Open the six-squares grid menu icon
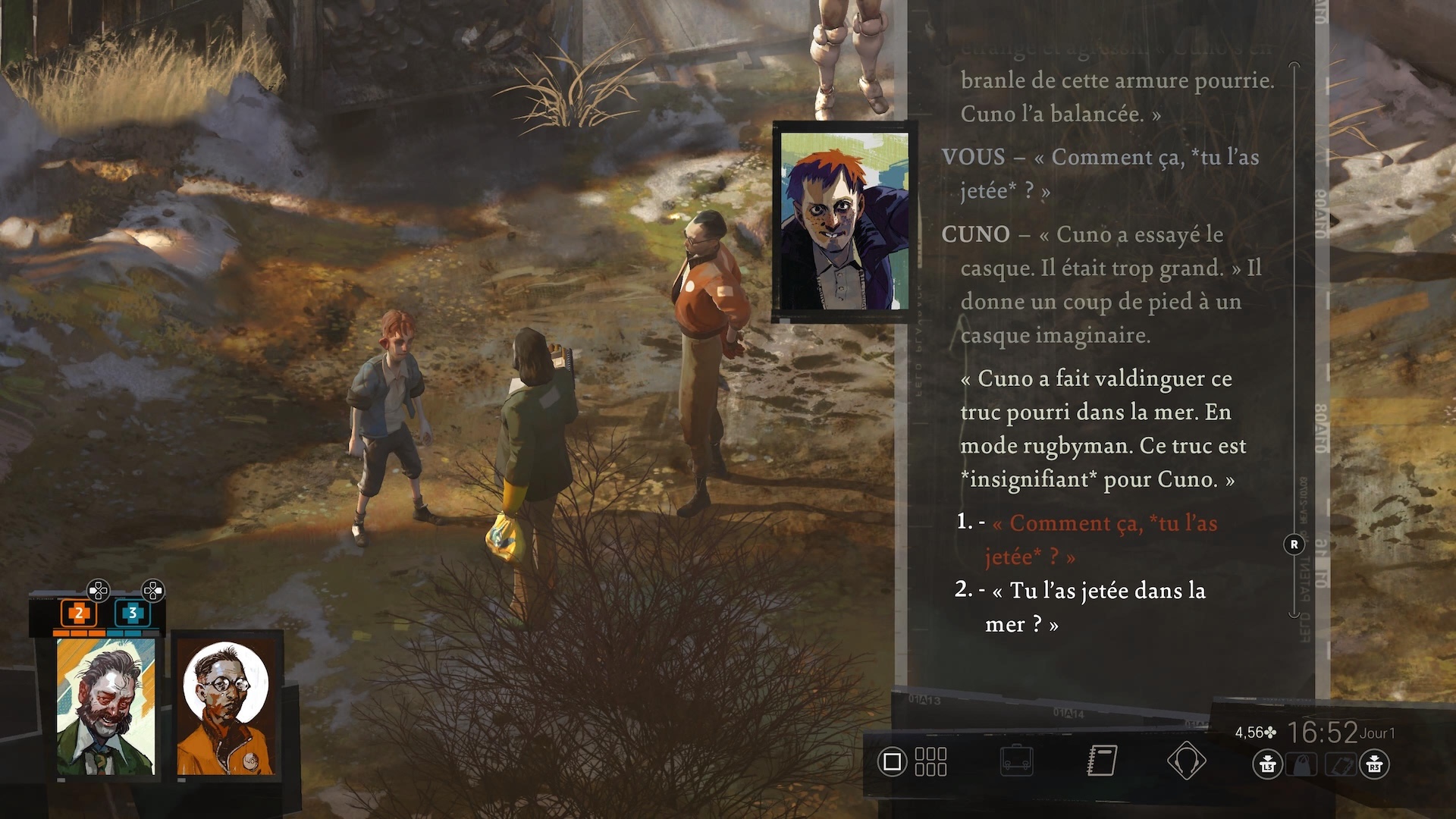 click(x=930, y=761)
